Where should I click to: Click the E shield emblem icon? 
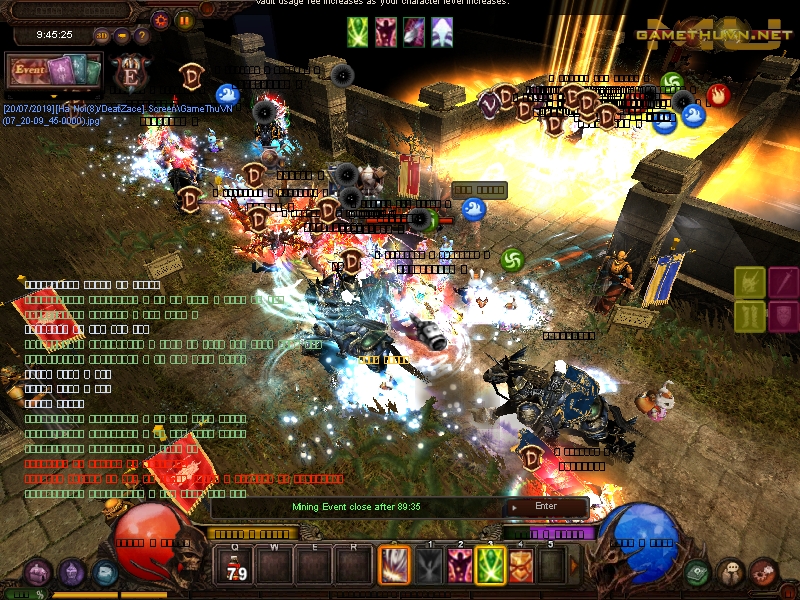131,72
